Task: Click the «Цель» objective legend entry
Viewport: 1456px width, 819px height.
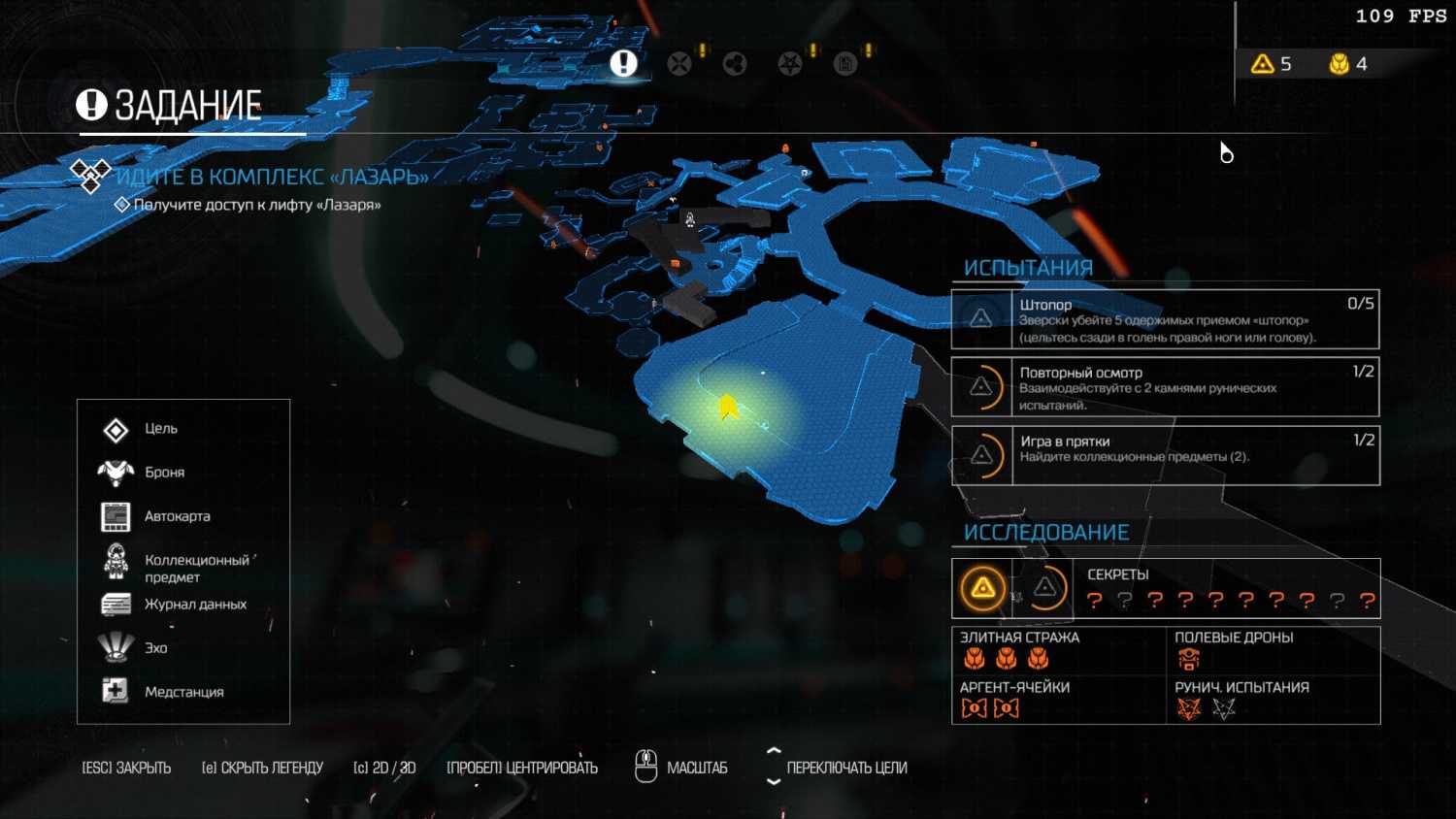Action: 160,429
